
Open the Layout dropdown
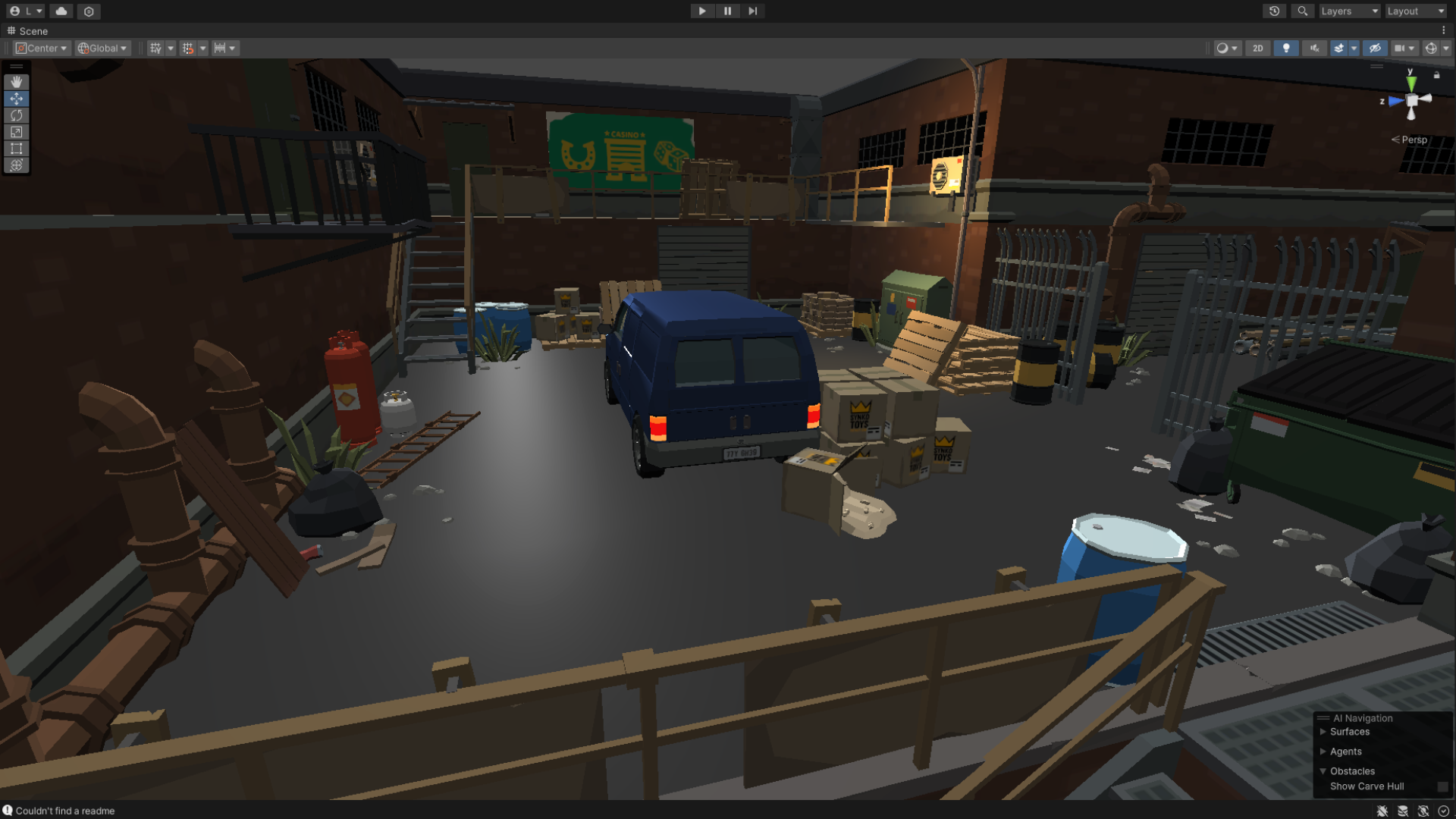(x=1415, y=11)
